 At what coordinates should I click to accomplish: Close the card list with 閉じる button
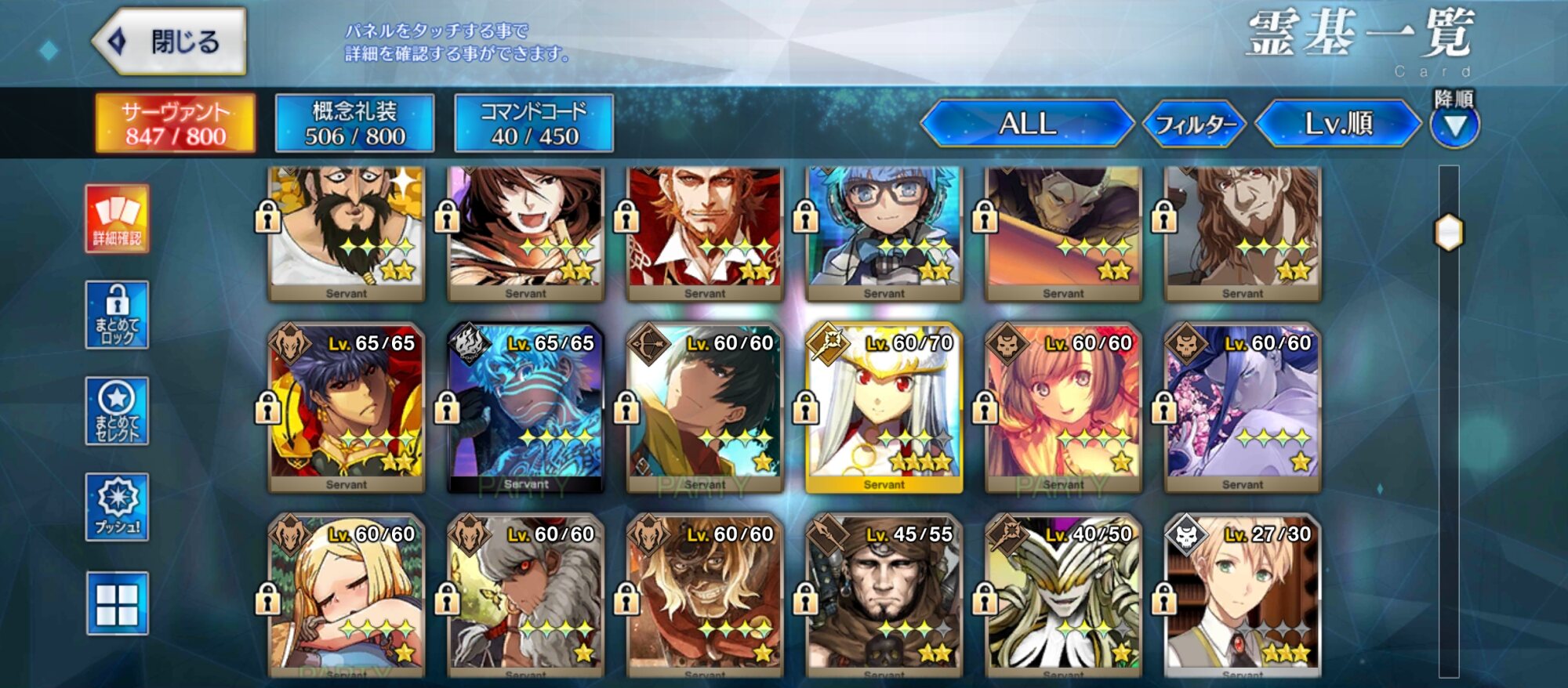tap(170, 41)
